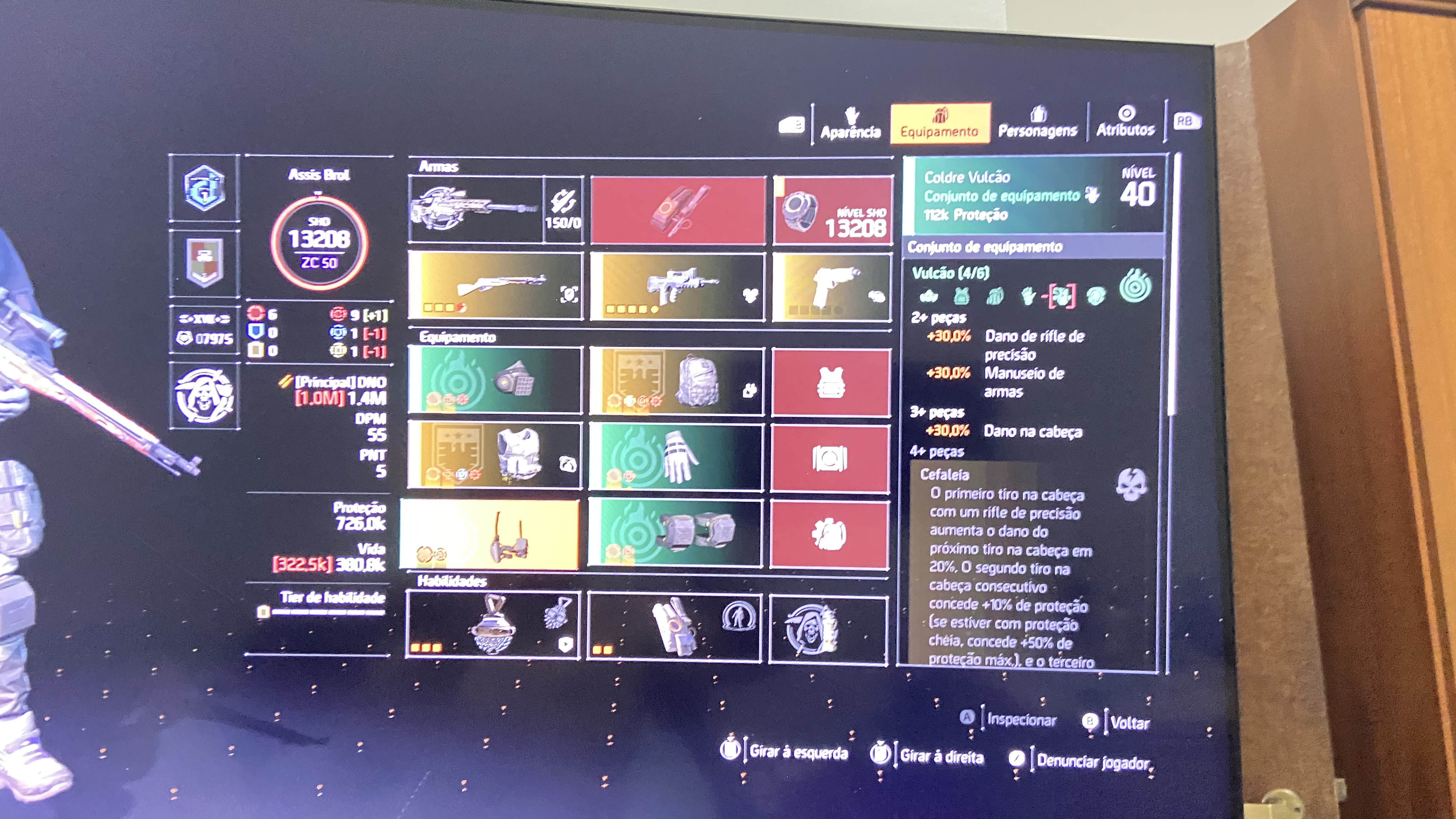
Task: Open the SHD watch level slot
Action: (x=833, y=210)
